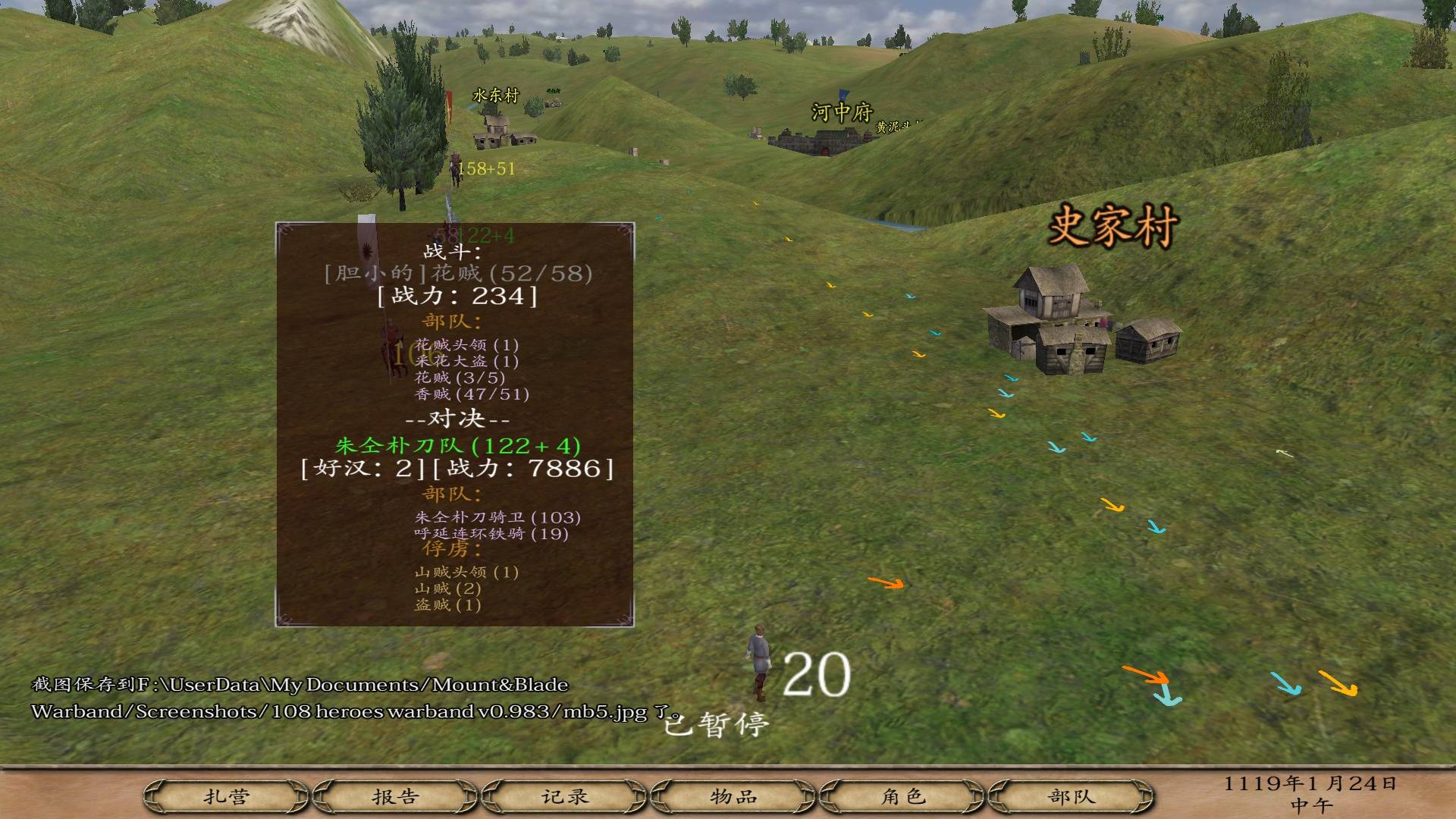This screenshot has height=819, width=1456.
Task: Open the 扎营 camp menu
Action: (x=226, y=797)
